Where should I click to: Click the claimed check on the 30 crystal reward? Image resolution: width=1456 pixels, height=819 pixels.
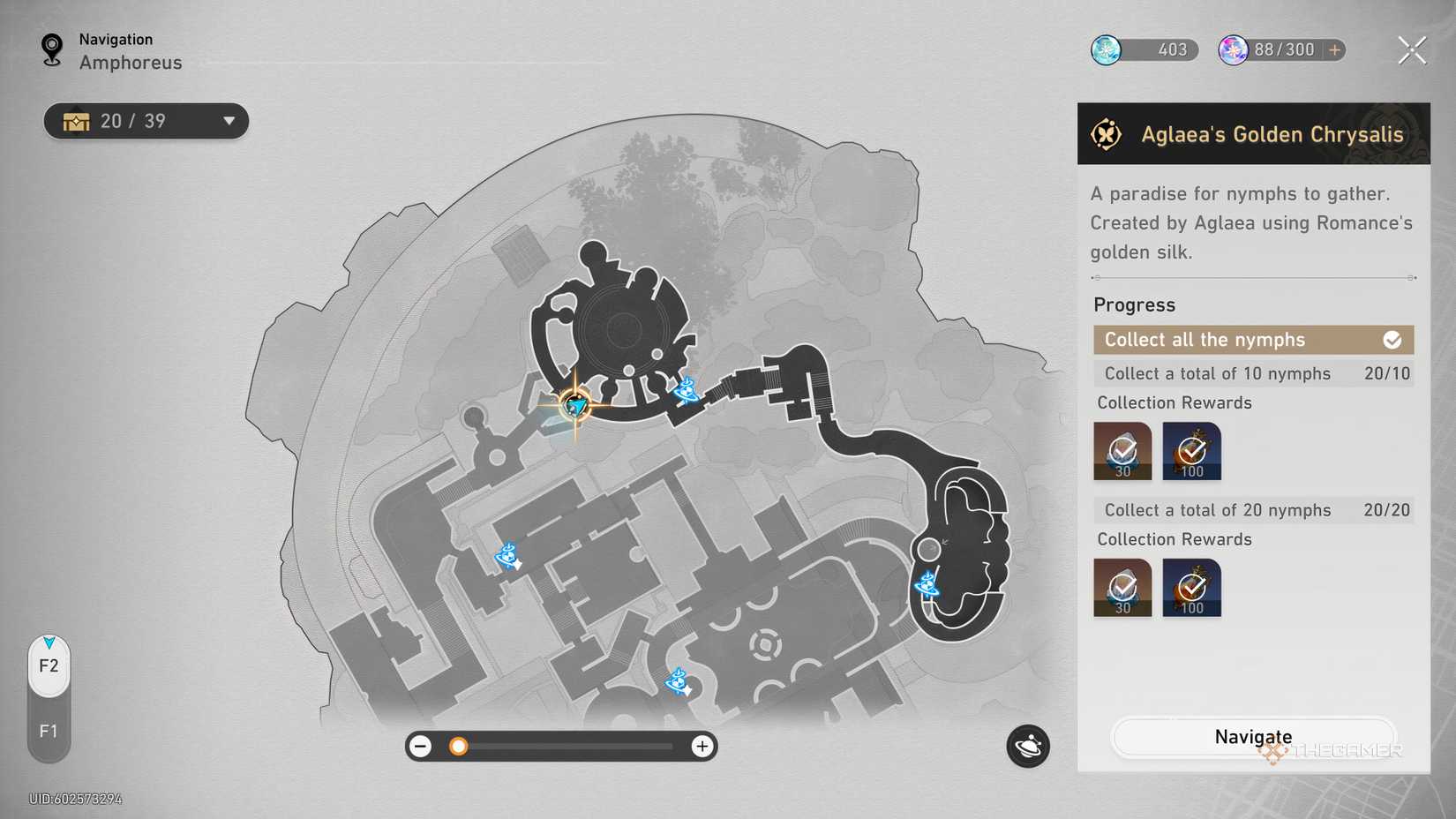tap(1122, 452)
